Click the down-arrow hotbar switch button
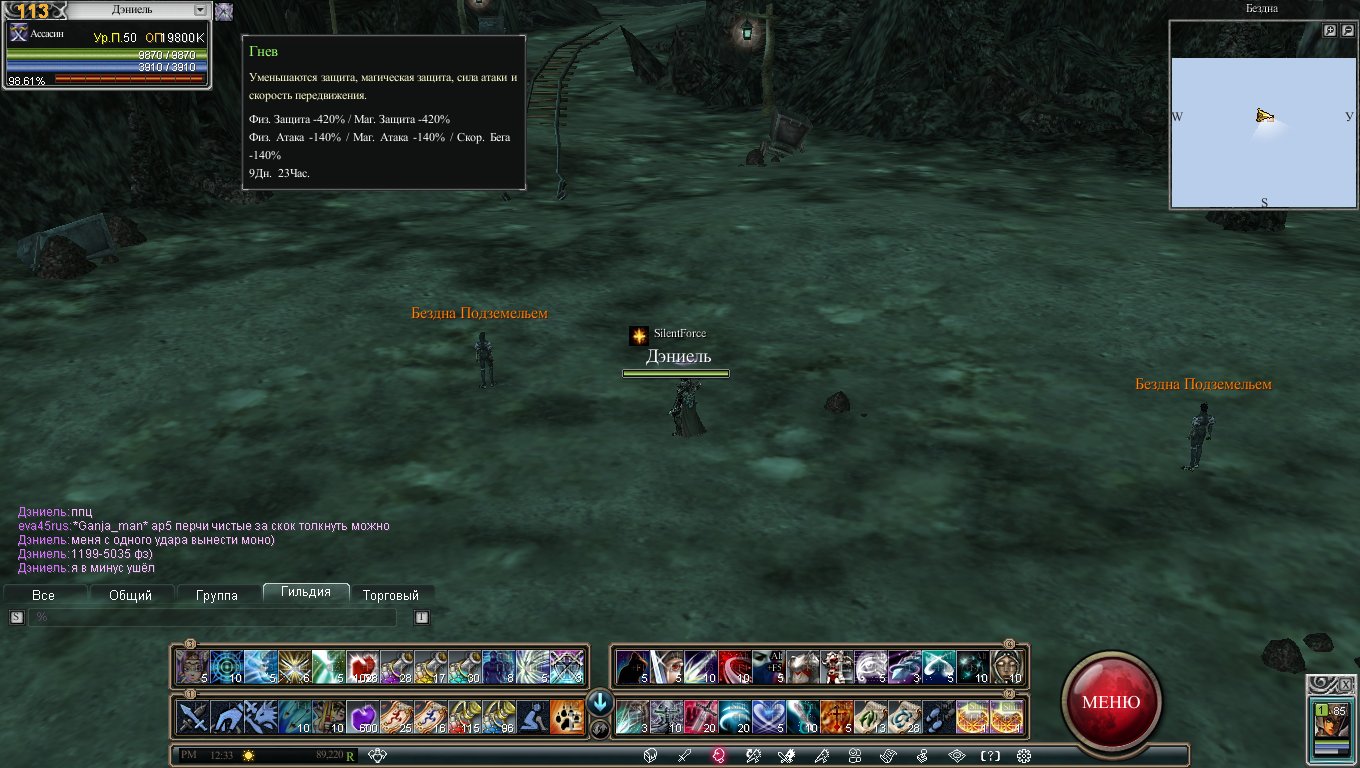The image size is (1360, 768). tap(600, 702)
